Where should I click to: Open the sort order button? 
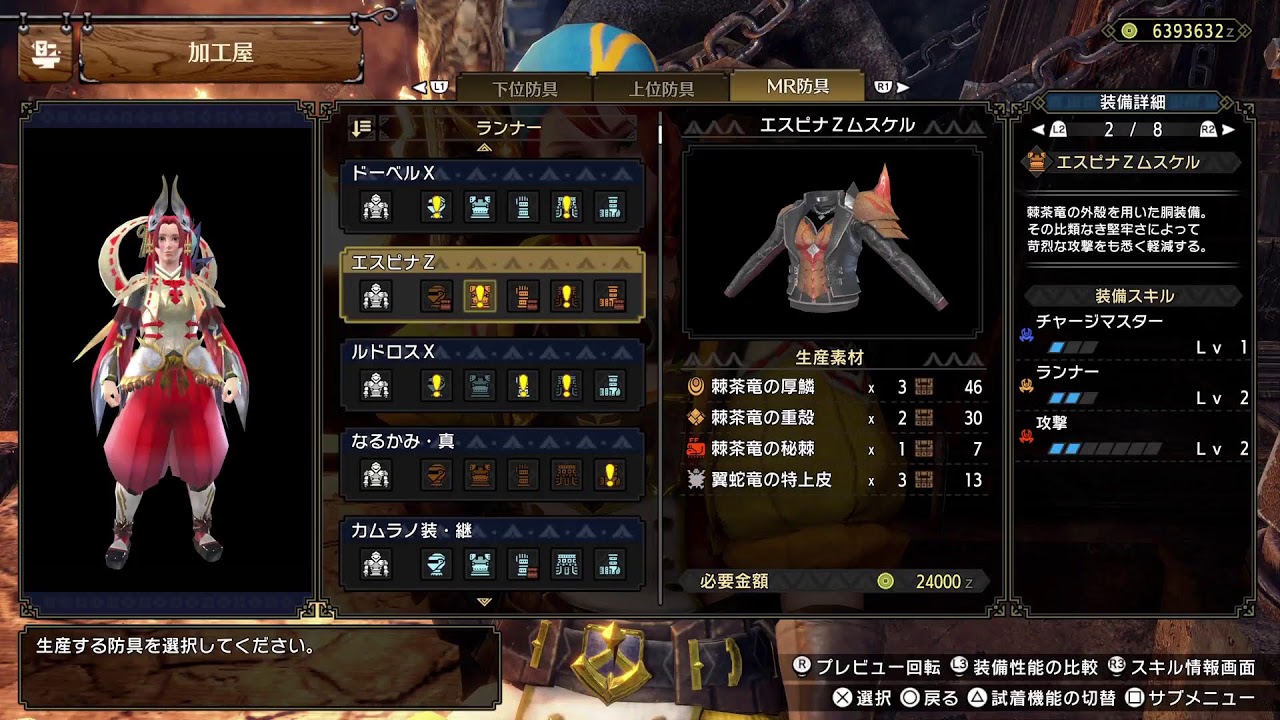361,128
